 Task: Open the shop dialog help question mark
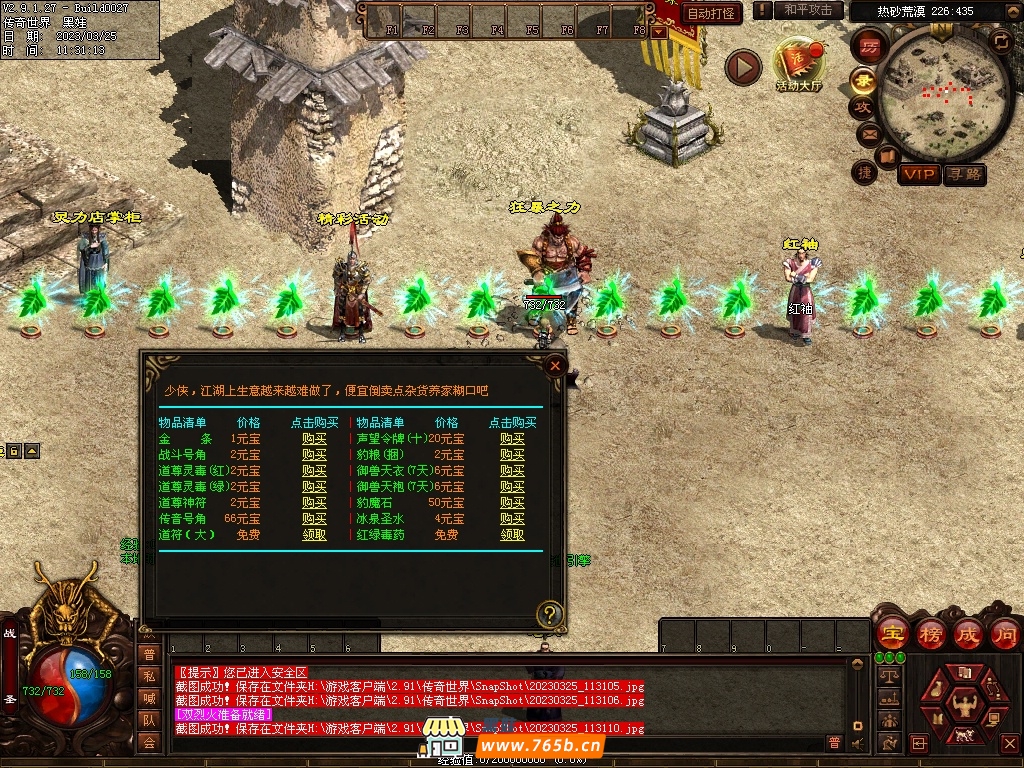click(549, 614)
